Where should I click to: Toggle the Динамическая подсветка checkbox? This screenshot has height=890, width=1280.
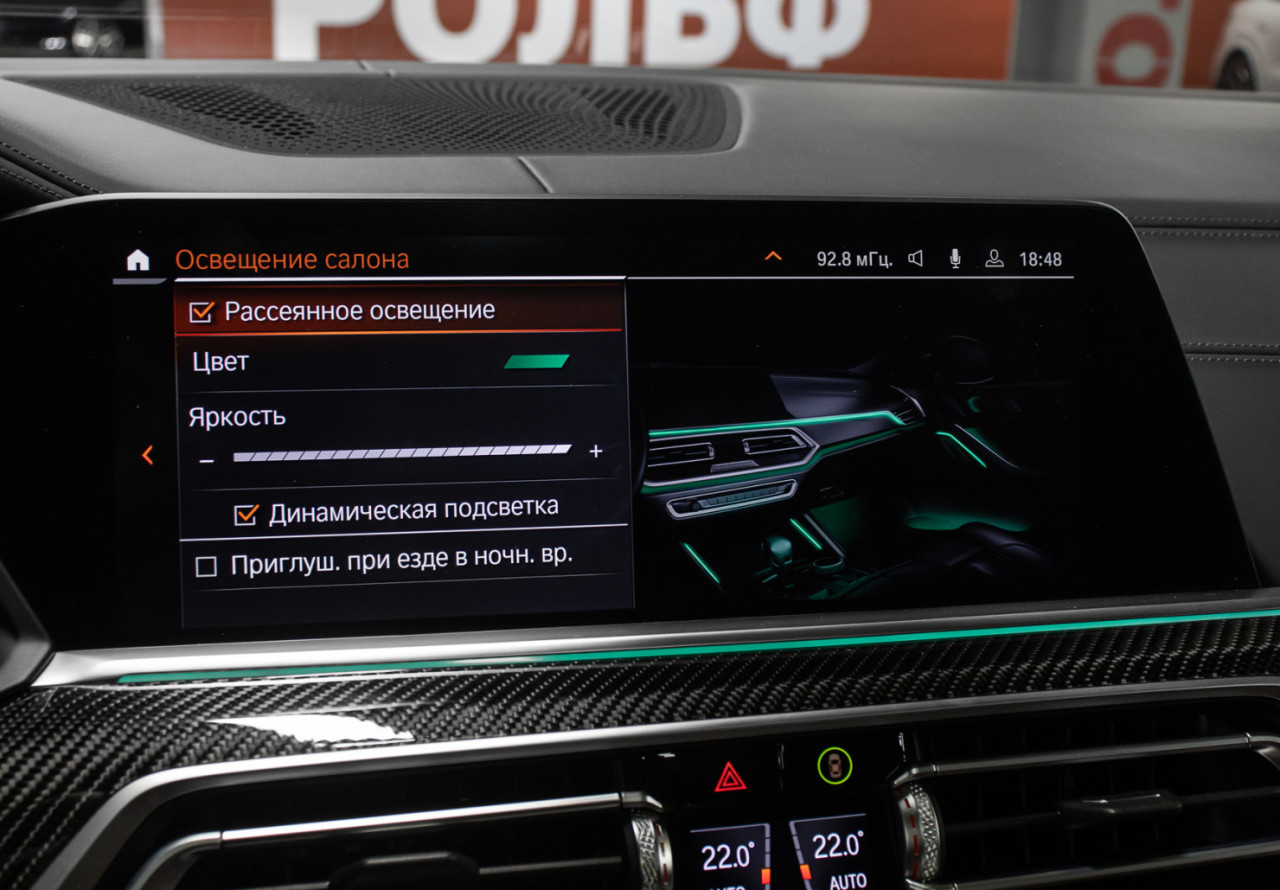[x=246, y=514]
